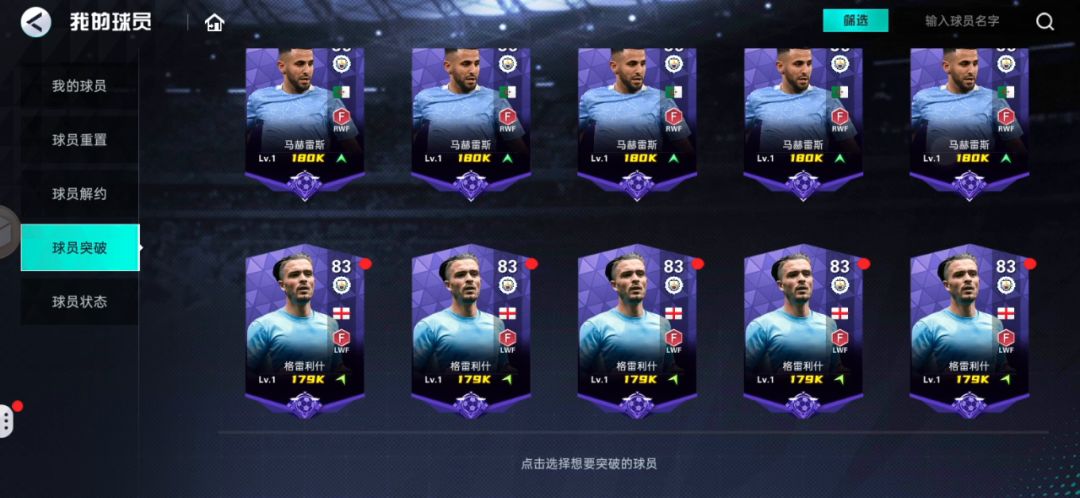1080x498 pixels.
Task: Tap the magnifying glass search icon
Action: click(1045, 21)
